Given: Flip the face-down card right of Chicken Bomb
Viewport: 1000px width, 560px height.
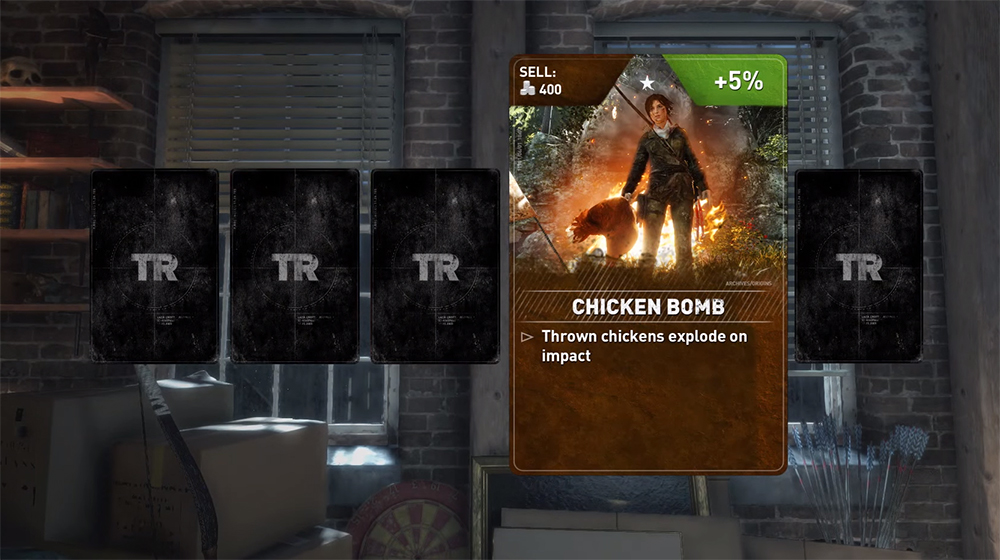Looking at the screenshot, I should (x=859, y=265).
